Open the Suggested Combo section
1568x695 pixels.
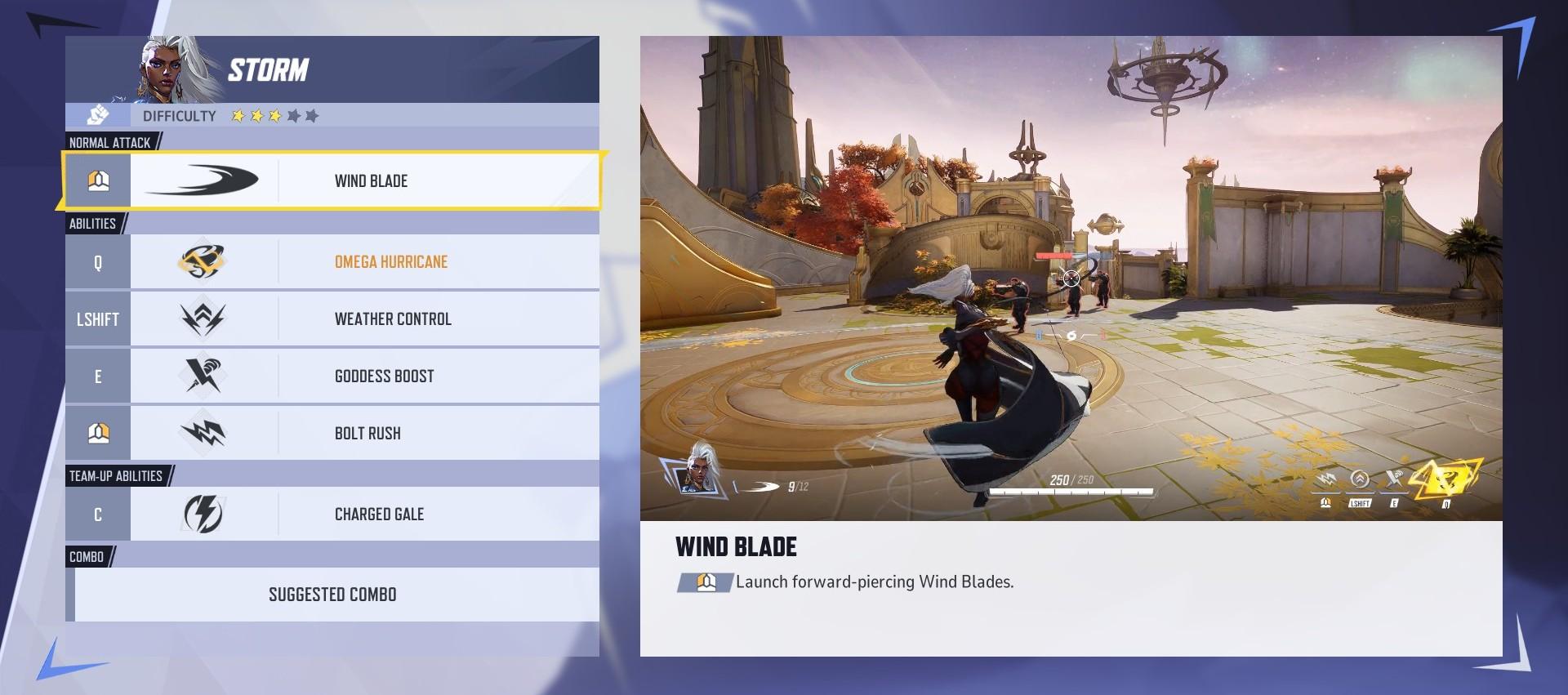pyautogui.click(x=332, y=595)
